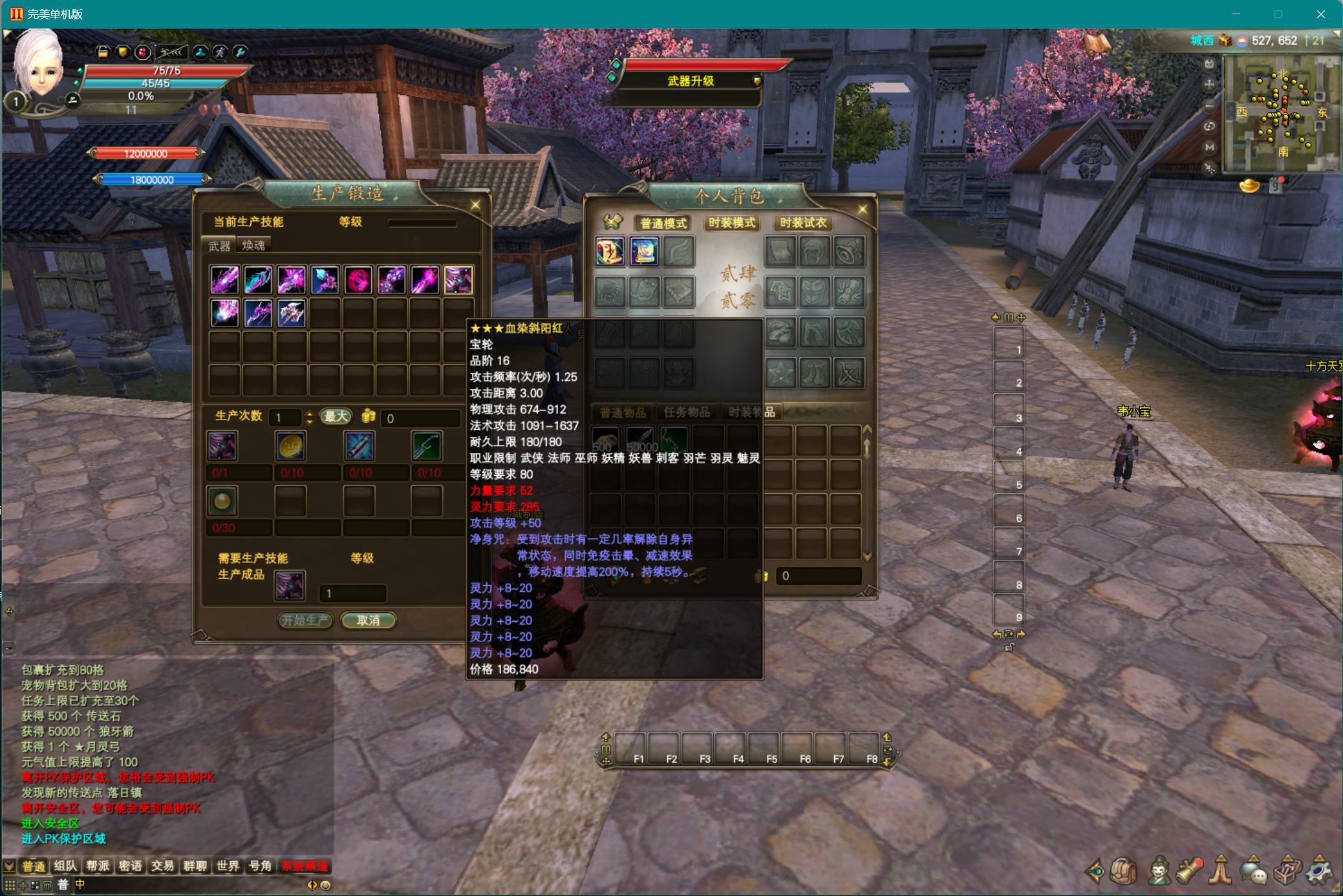Viewport: 1343px width, 896px height.
Task: Click the gold coin material slot
Action: click(x=291, y=446)
